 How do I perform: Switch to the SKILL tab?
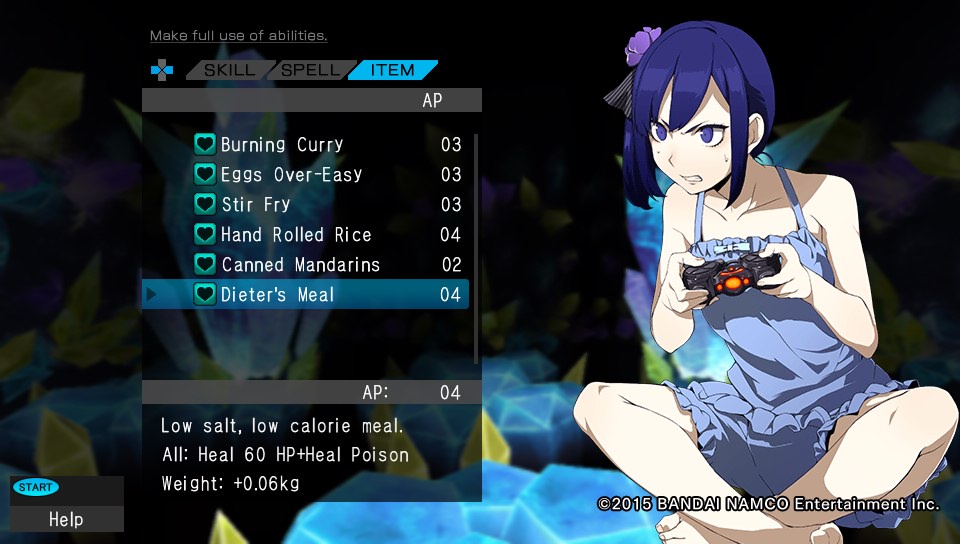(x=229, y=70)
